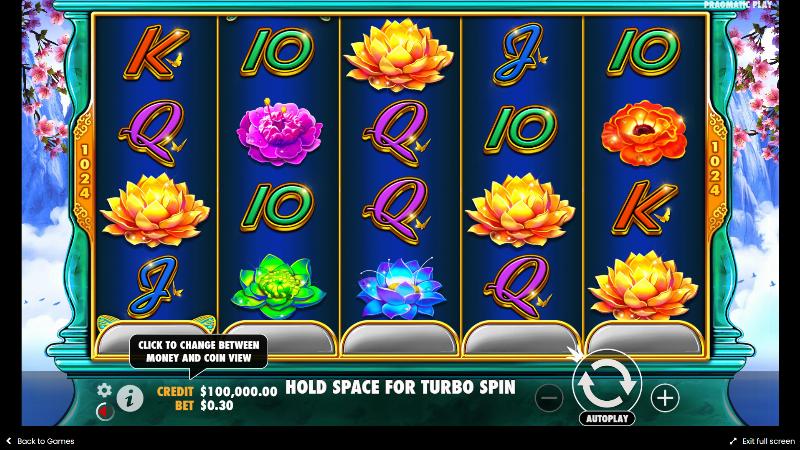Spin the reels with the circular arrows button

coord(606,381)
